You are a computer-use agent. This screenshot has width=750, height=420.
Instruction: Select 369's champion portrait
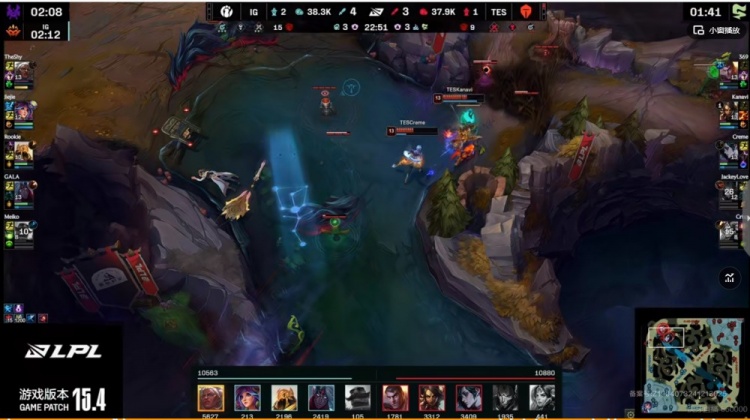[x=731, y=71]
